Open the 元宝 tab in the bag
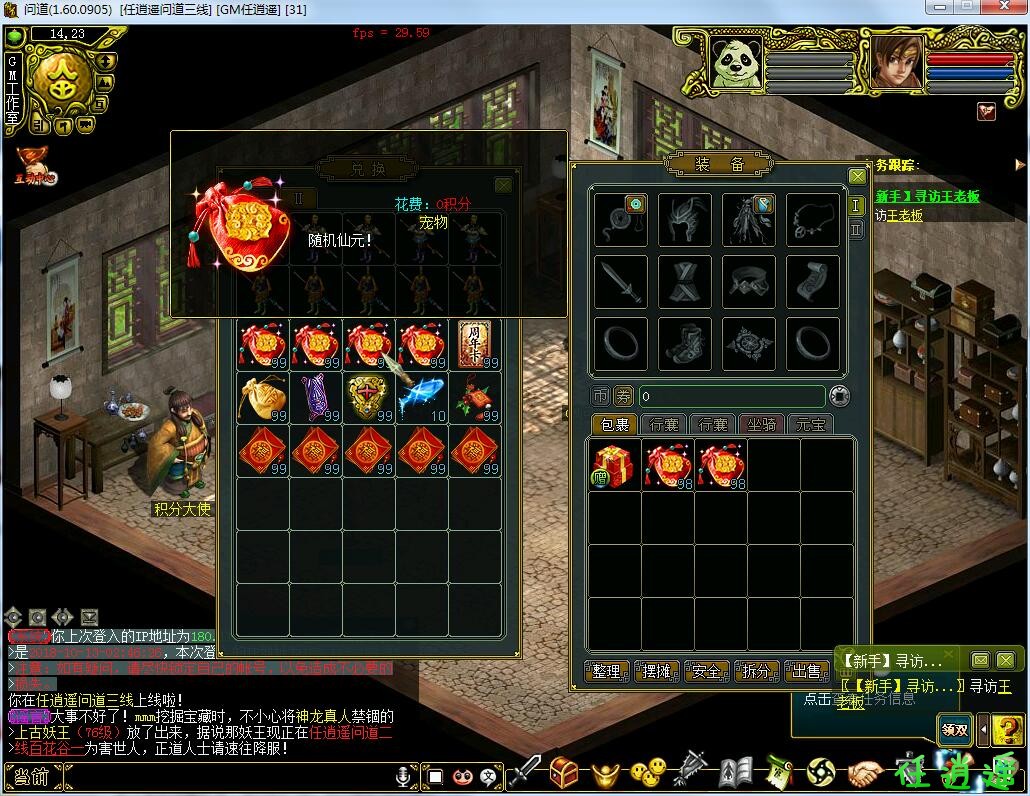This screenshot has height=796, width=1030. coord(811,425)
